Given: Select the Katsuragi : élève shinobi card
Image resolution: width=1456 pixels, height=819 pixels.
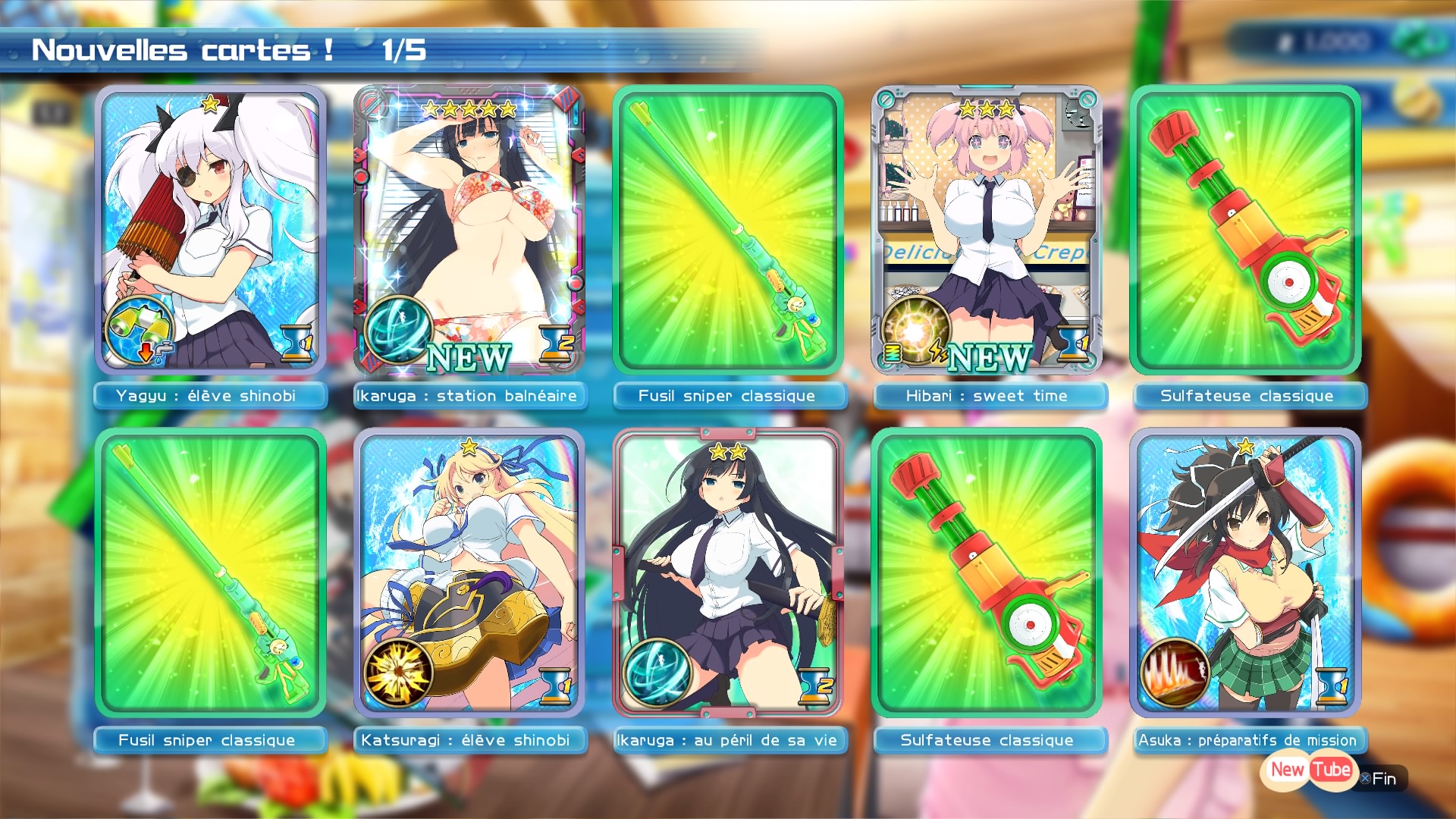Looking at the screenshot, I should (469, 573).
